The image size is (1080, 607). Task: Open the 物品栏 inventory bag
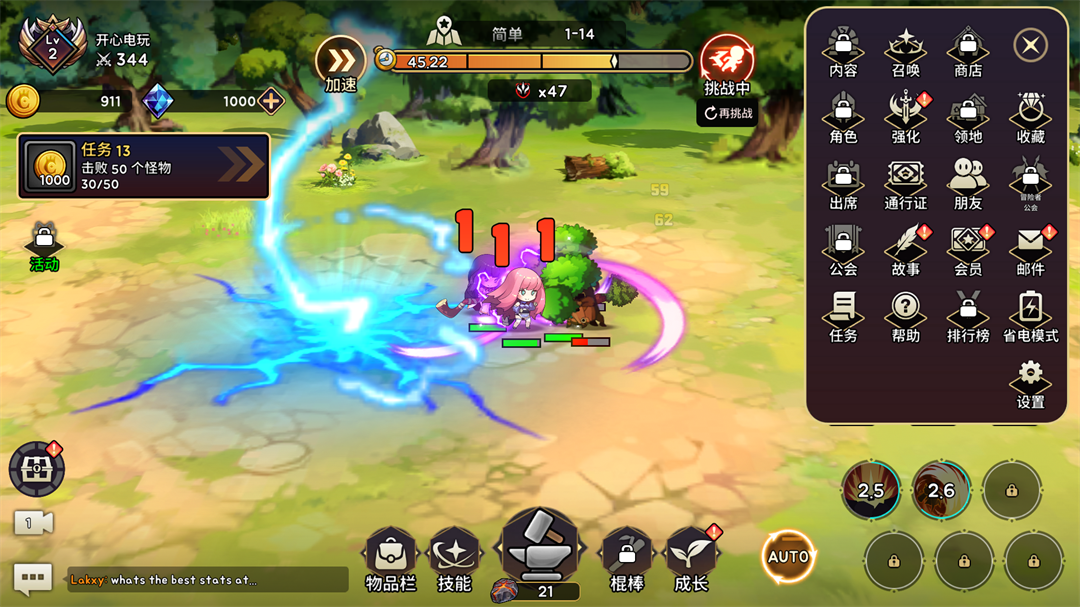coord(390,558)
